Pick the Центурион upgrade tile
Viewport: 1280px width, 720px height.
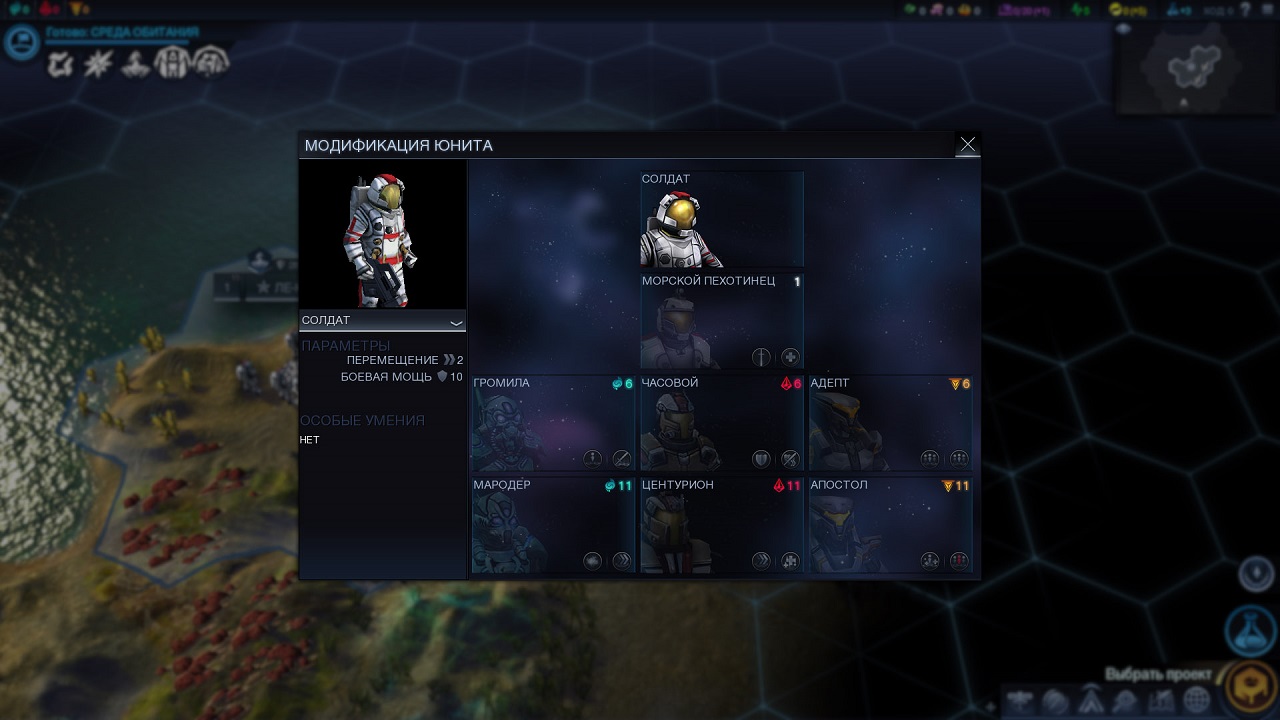[x=721, y=525]
